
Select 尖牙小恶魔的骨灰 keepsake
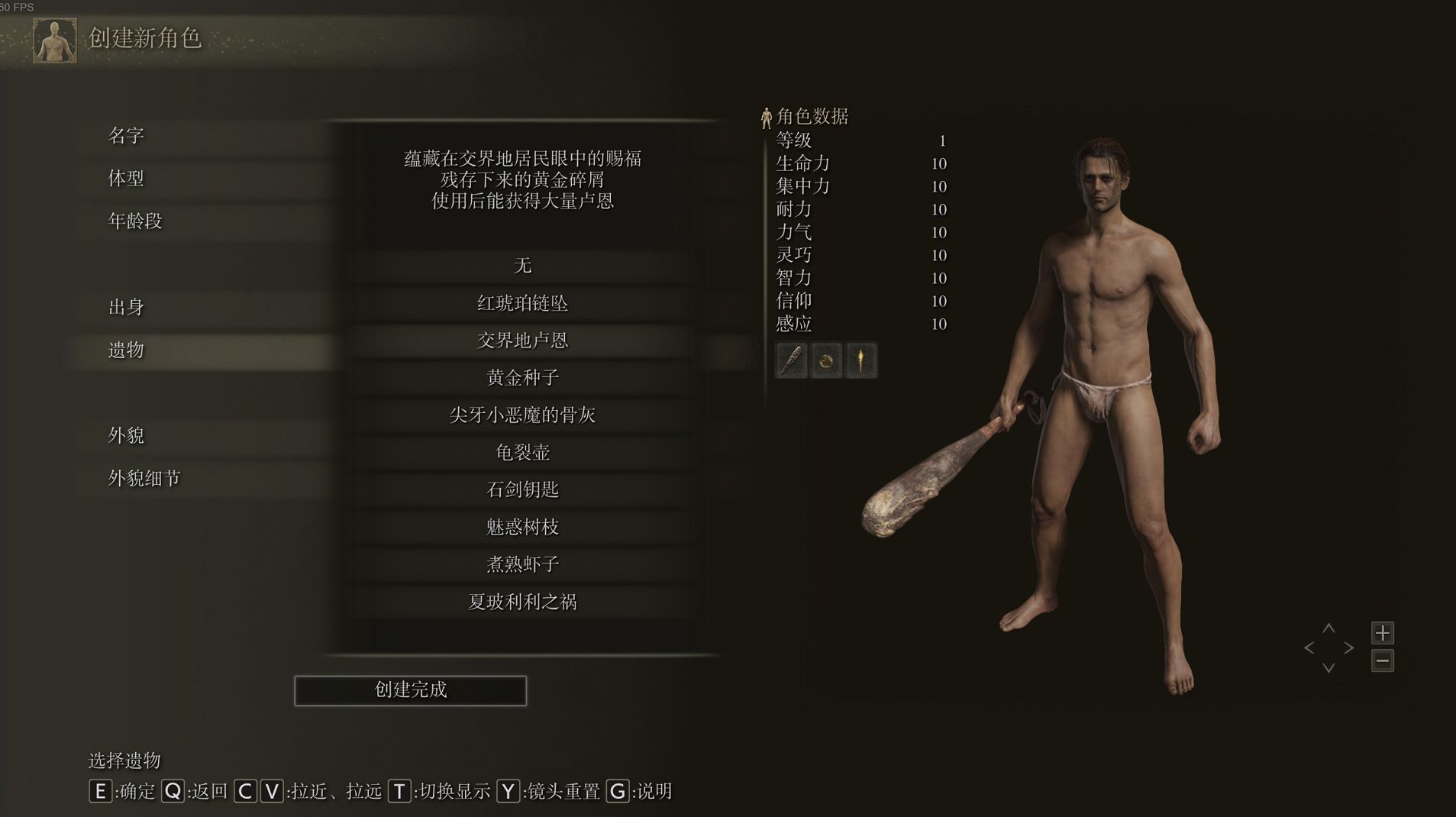522,415
